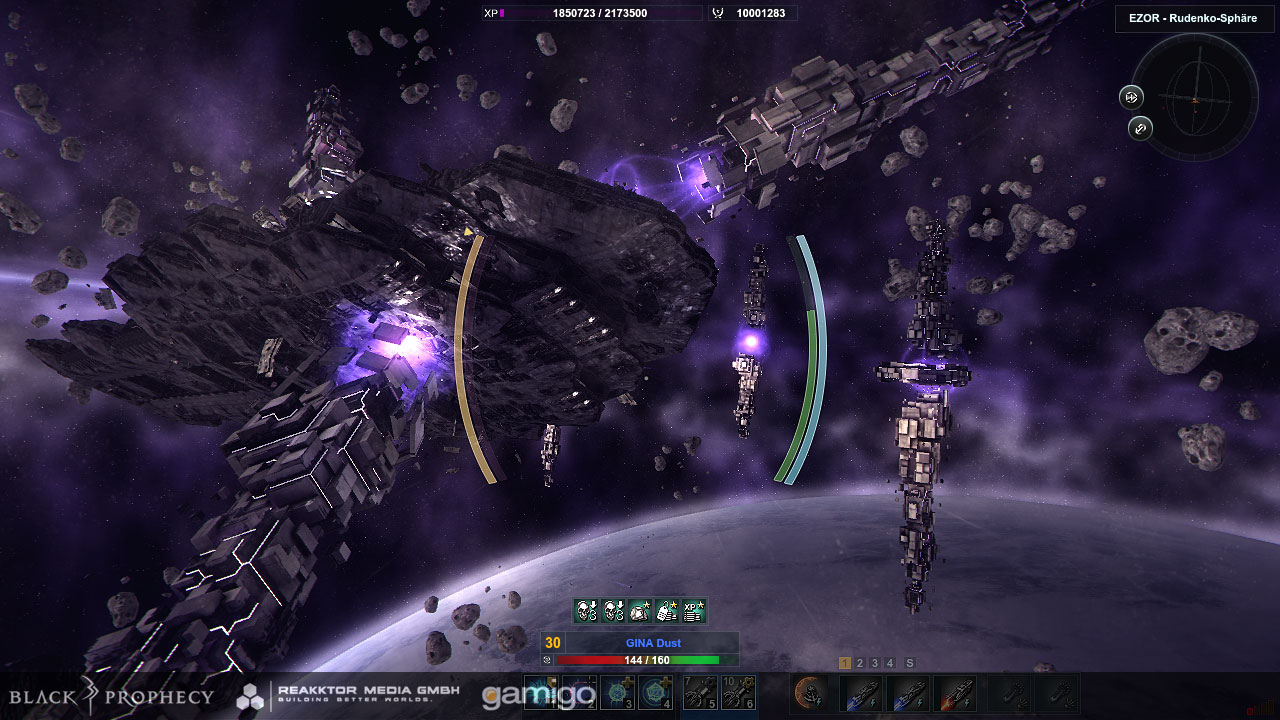The width and height of the screenshot is (1280, 720).
Task: Inspect the ore rock bonus buff icon
Action: pyautogui.click(x=640, y=610)
